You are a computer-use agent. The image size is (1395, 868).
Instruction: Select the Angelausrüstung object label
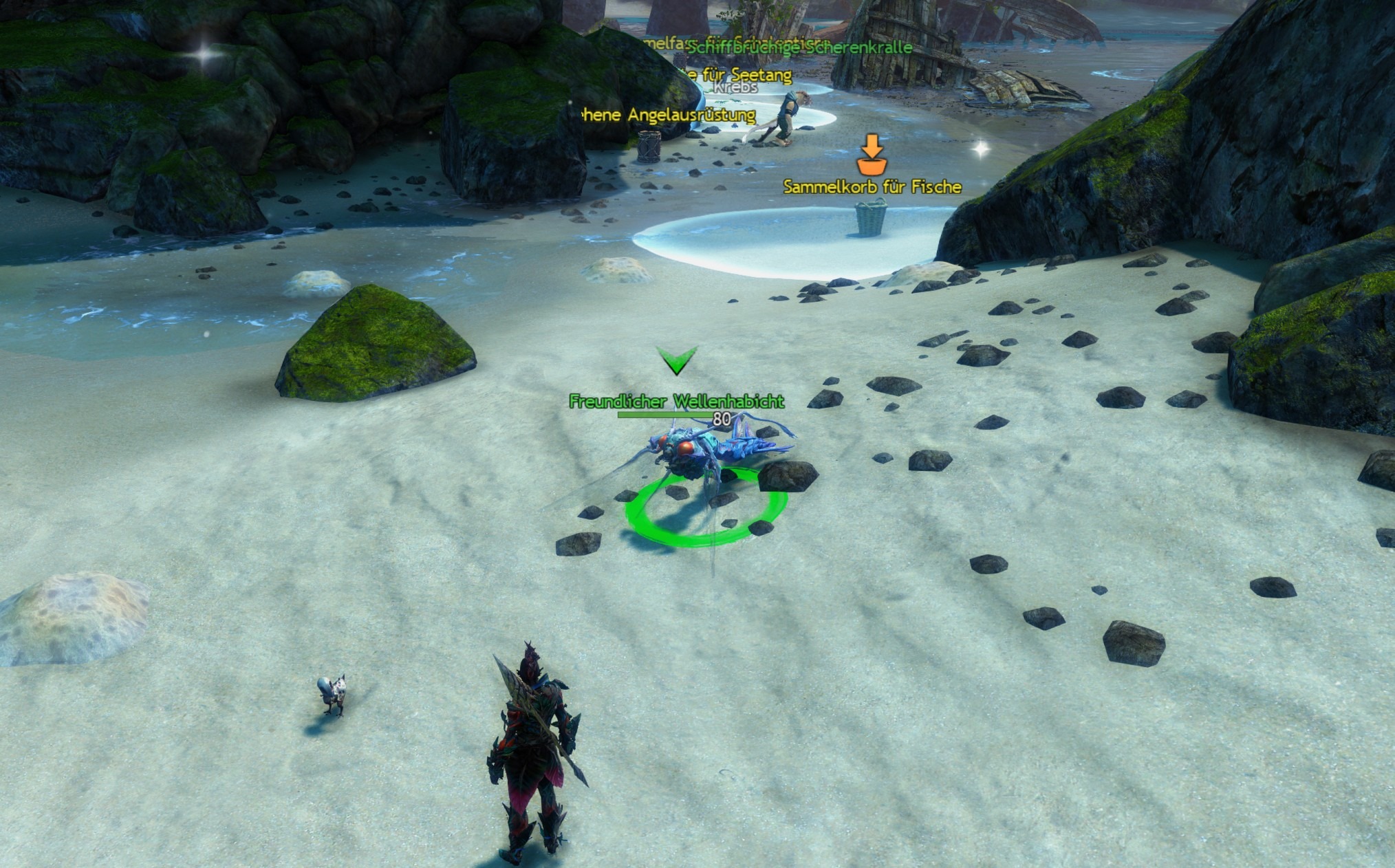[669, 116]
